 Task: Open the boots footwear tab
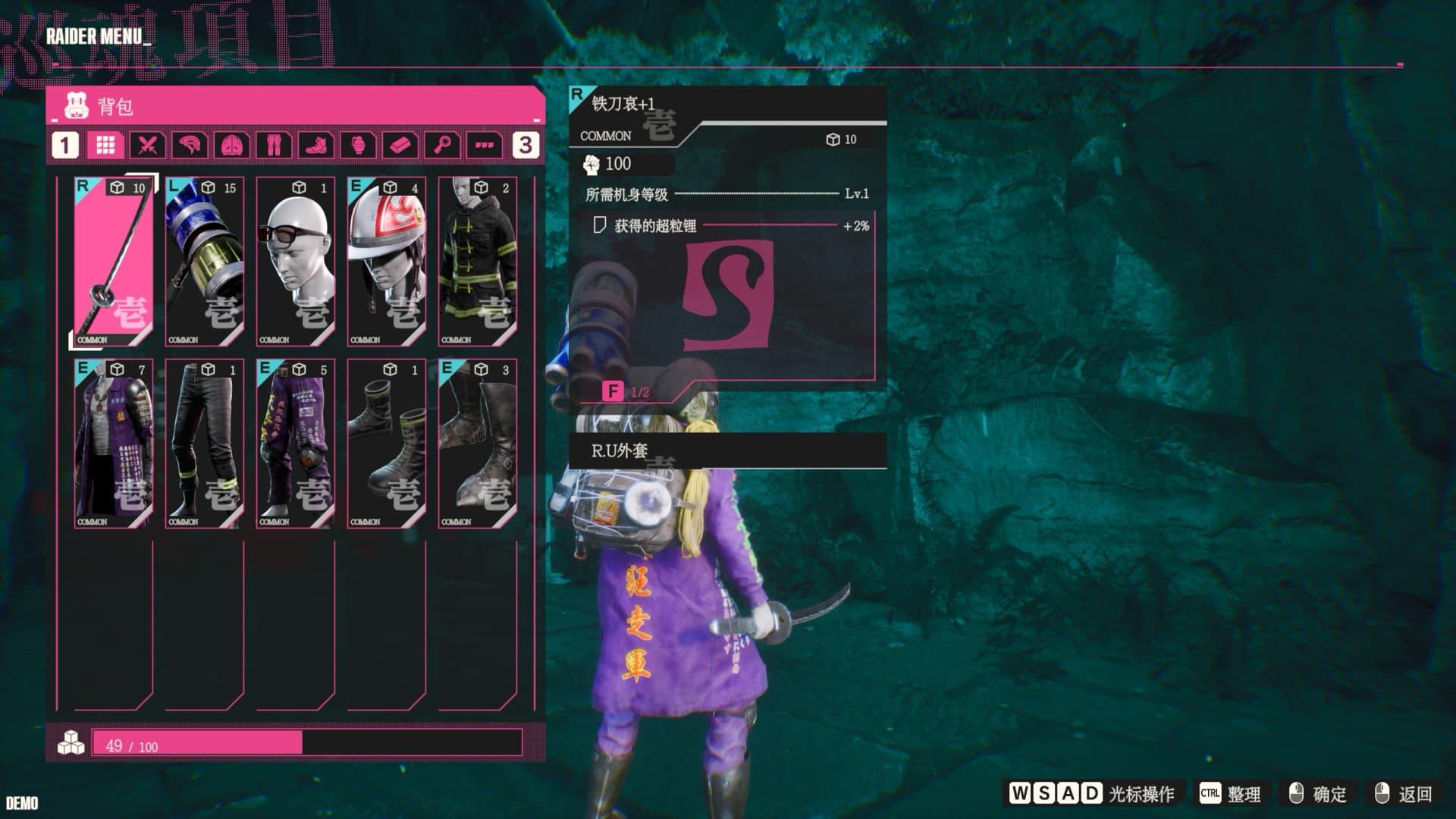tap(316, 145)
